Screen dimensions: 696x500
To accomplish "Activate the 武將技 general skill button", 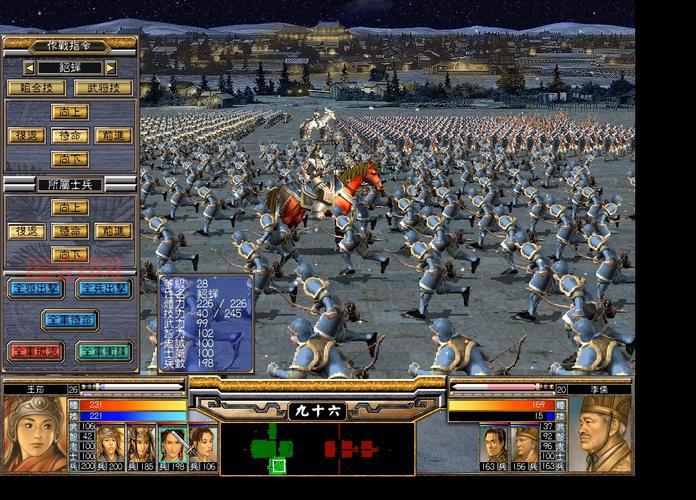I will [103, 88].
